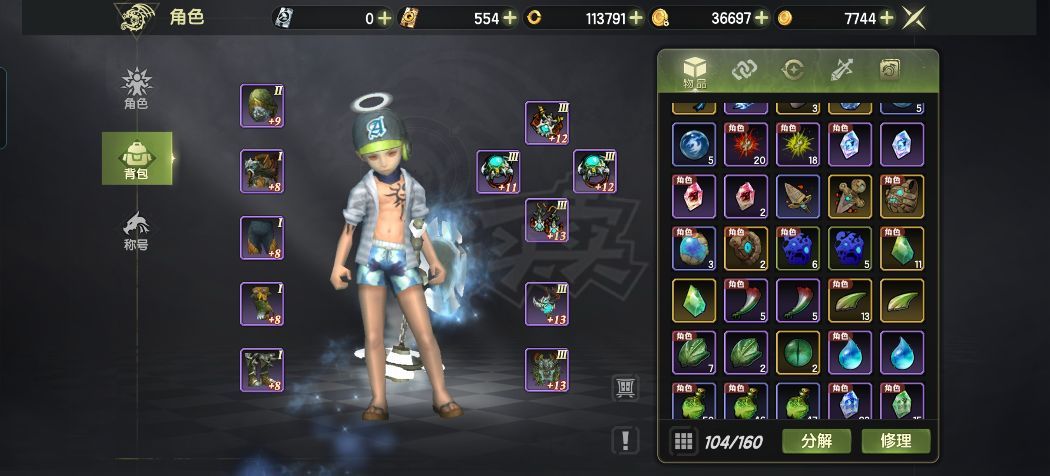The image size is (1050, 476).
Task: Switch to the sword inventory tab
Action: coord(840,69)
